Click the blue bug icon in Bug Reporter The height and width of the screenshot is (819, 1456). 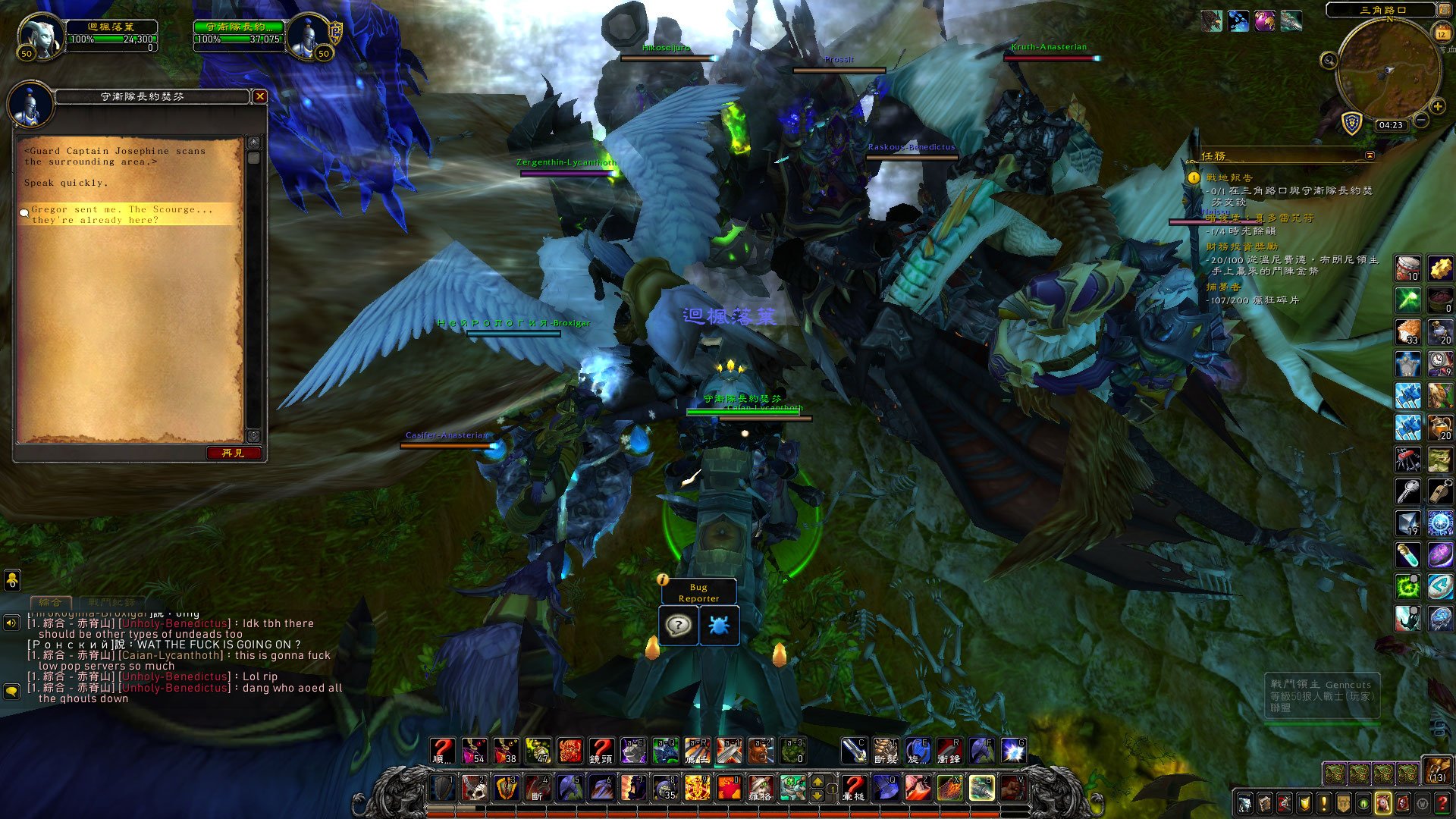(718, 626)
